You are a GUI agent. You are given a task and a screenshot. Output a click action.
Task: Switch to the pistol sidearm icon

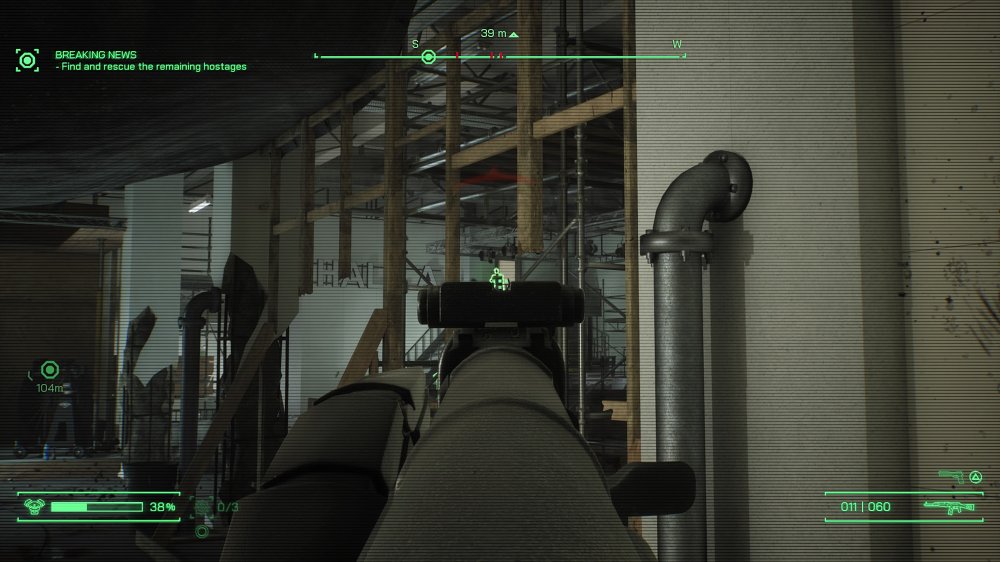point(947,476)
